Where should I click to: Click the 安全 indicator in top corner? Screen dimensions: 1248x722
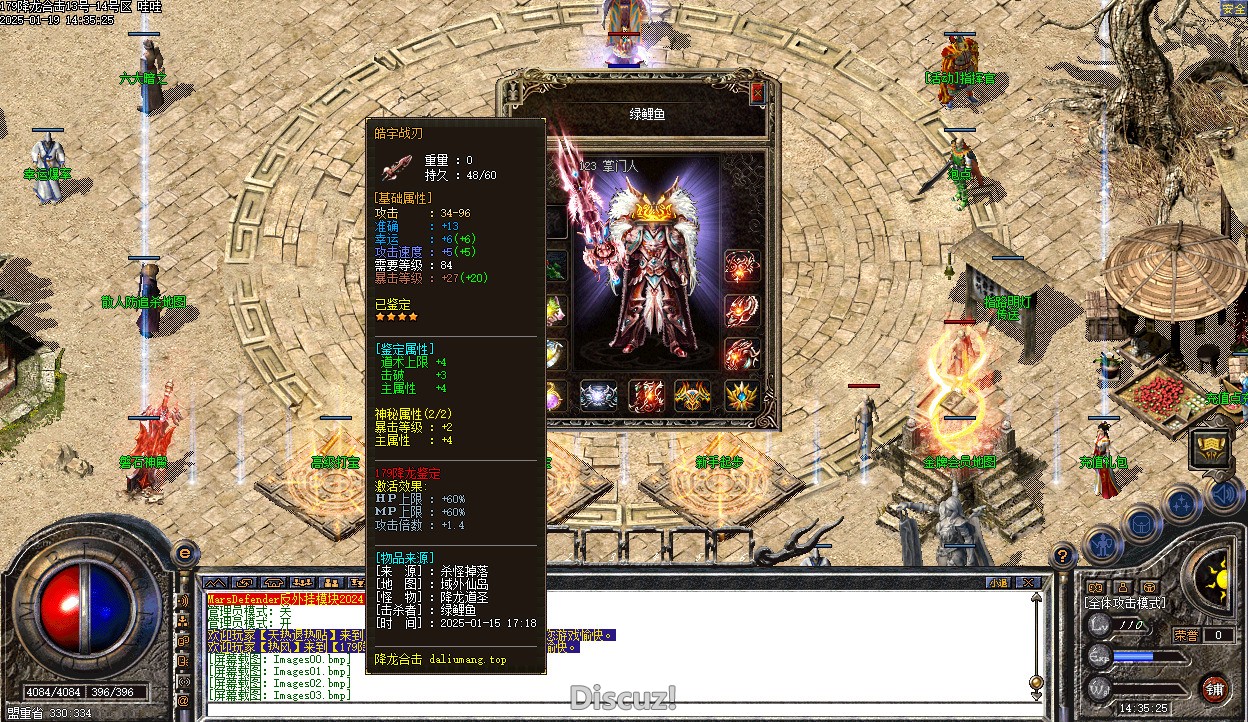pos(1233,9)
